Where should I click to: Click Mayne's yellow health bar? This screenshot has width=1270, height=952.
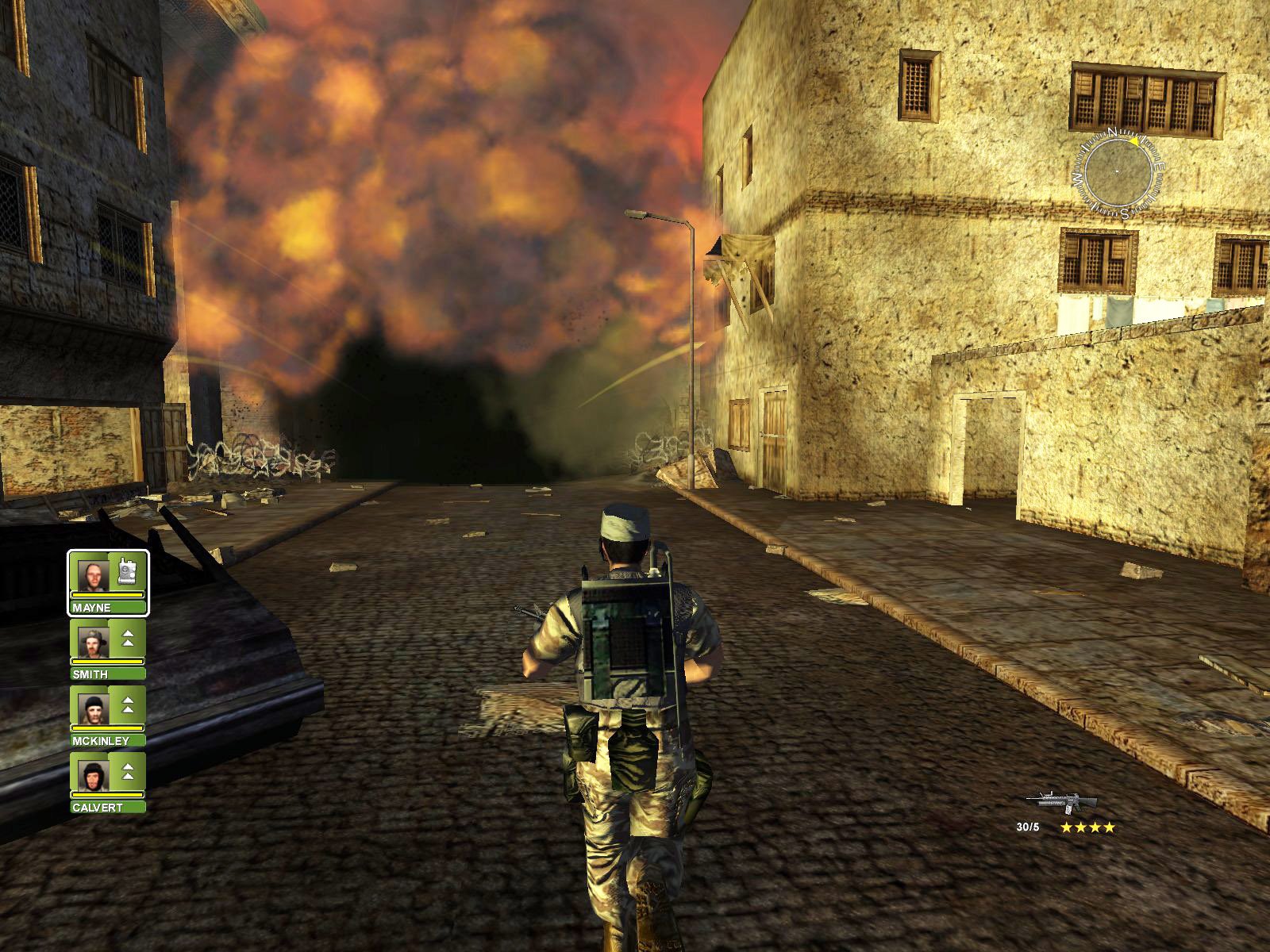point(107,593)
